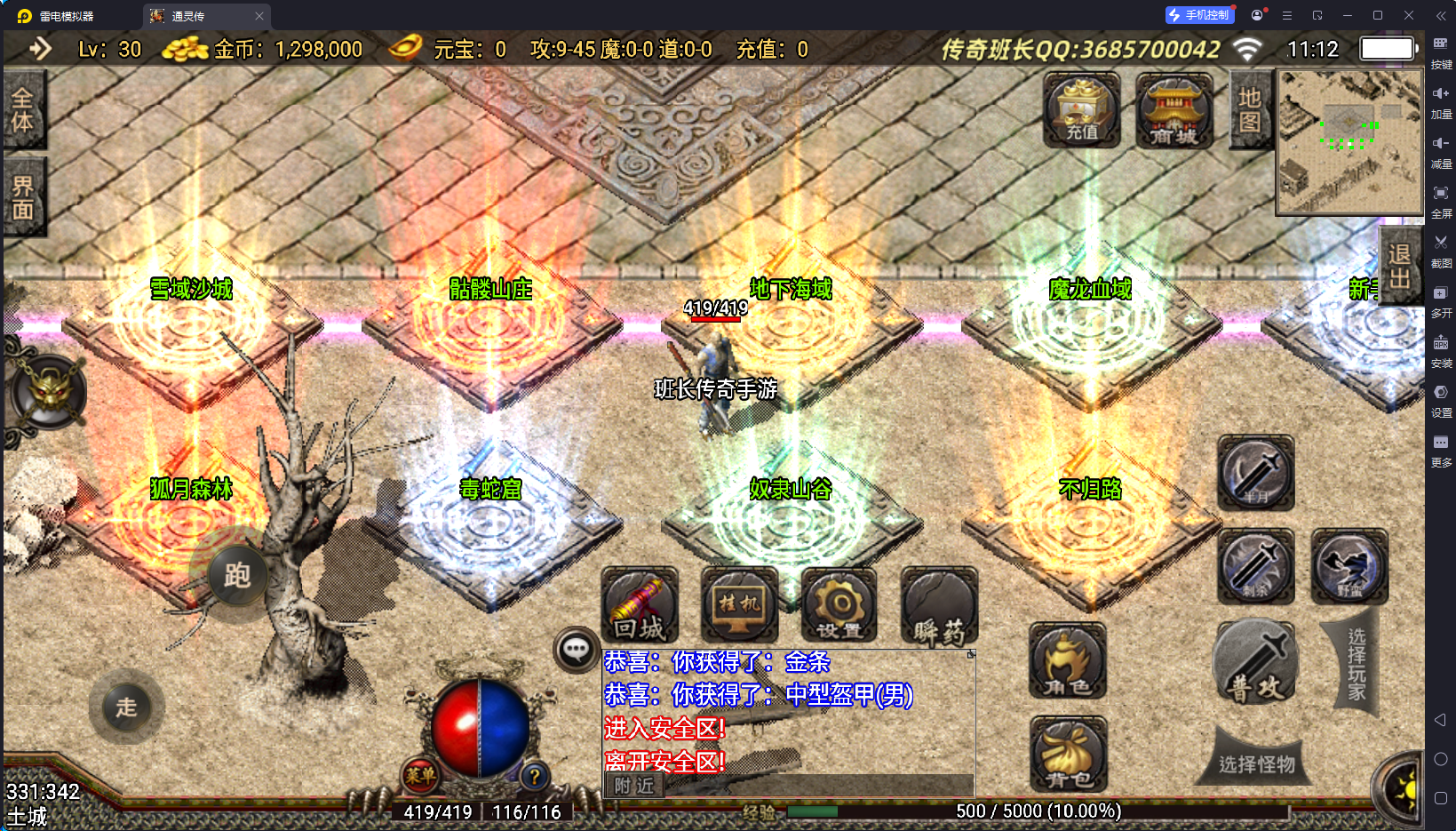Select the 附近 nearby chat tab
The width and height of the screenshot is (1456, 831).
click(634, 786)
